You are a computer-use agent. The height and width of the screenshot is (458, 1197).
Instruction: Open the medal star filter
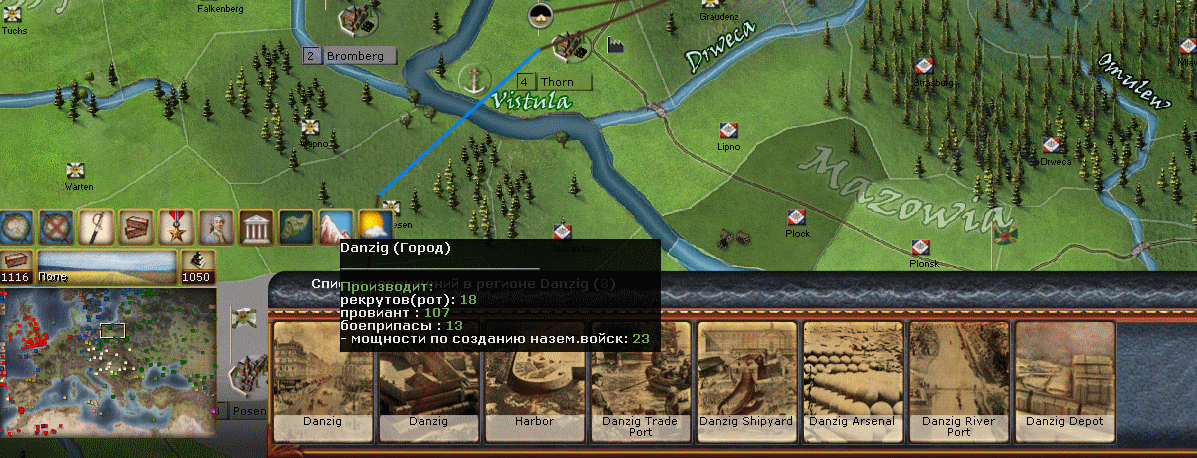coord(176,227)
